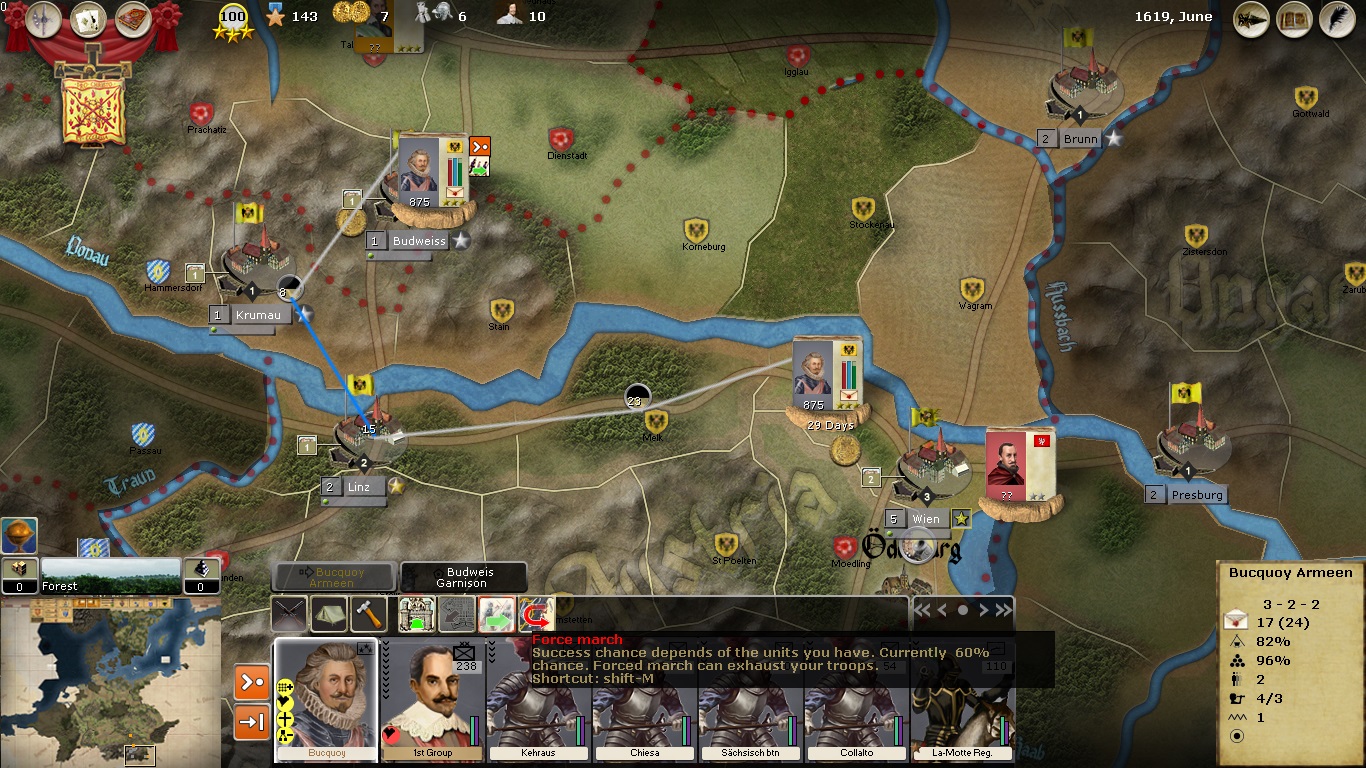This screenshot has width=1366, height=768.
Task: Choose the hammer build order icon
Action: [368, 614]
